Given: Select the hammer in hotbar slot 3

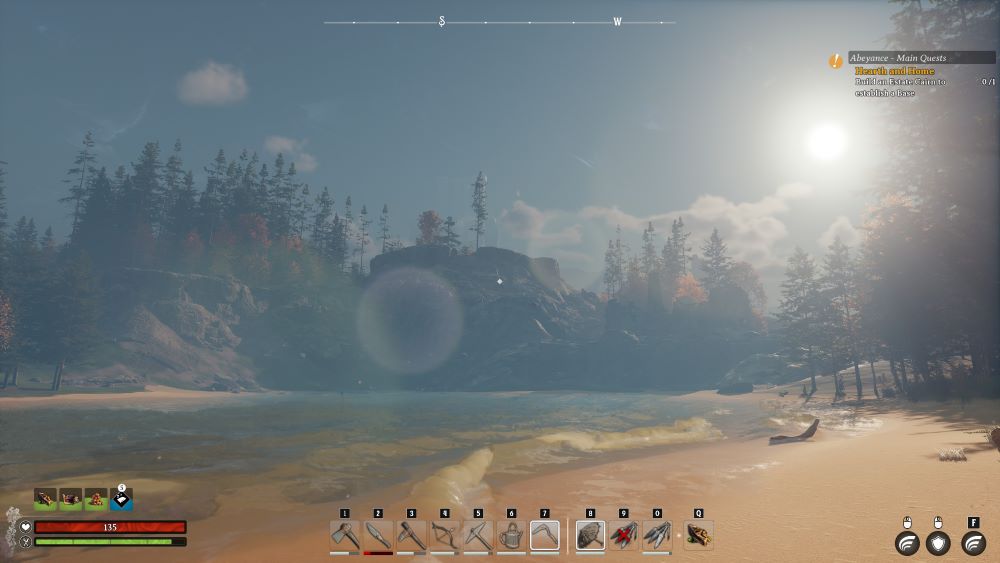Looking at the screenshot, I should (x=411, y=535).
